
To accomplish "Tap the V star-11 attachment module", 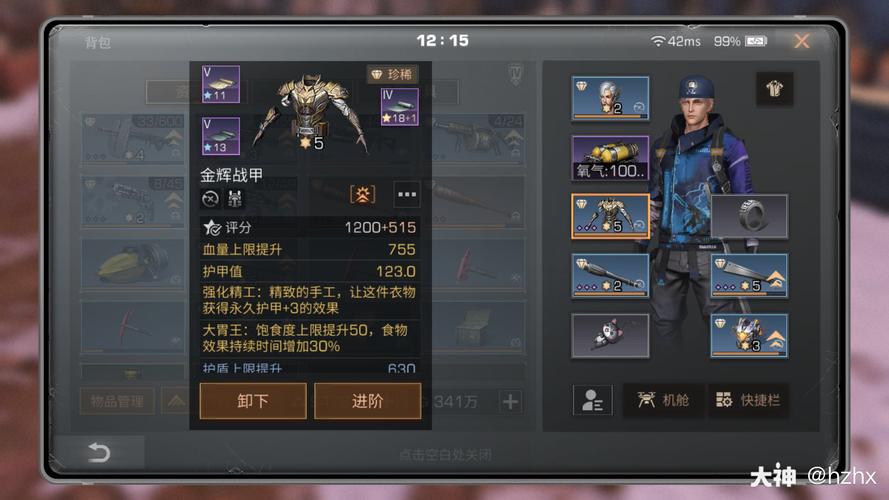I will [220, 85].
